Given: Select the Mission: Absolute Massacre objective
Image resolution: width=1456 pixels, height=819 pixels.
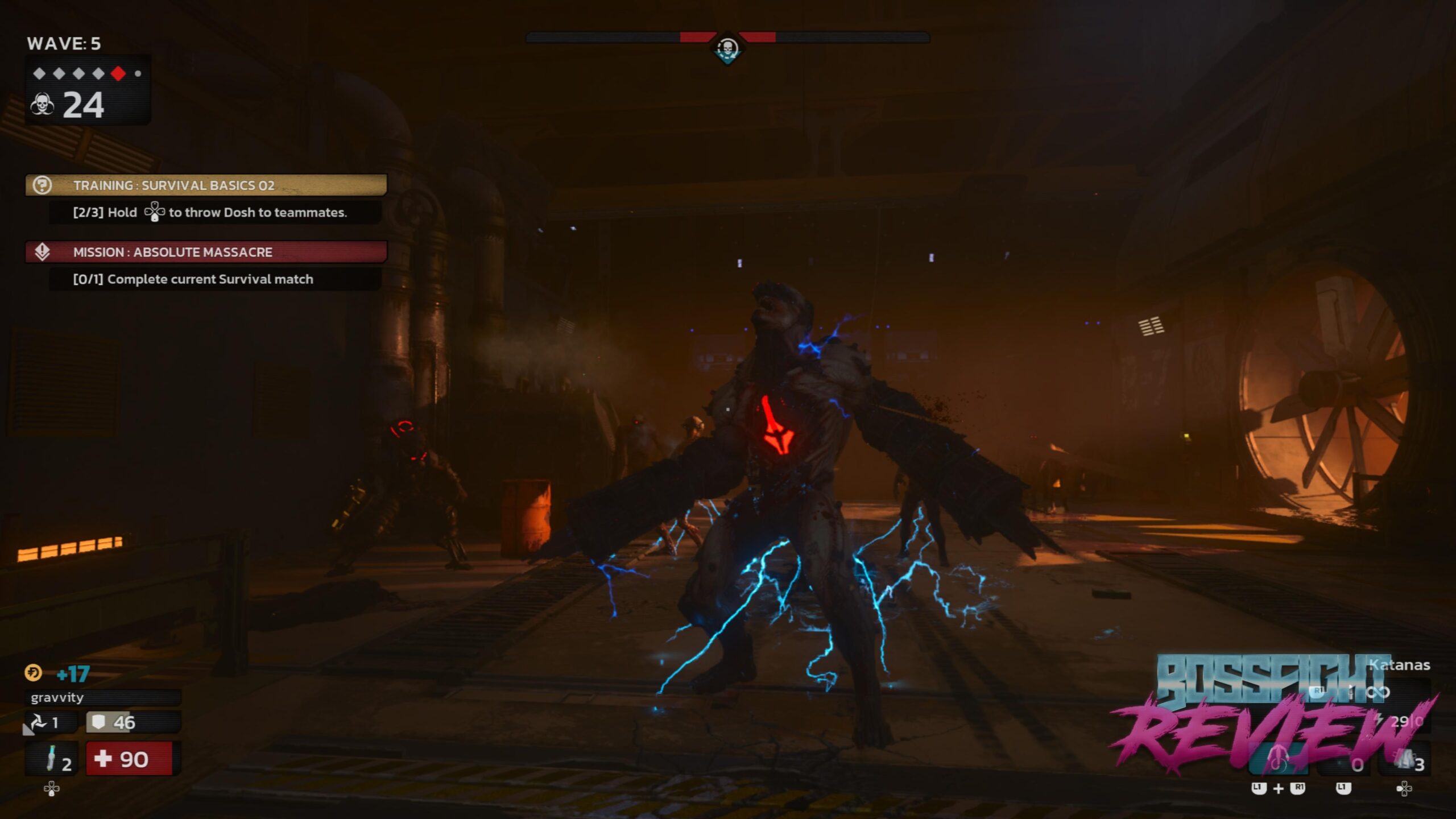Looking at the screenshot, I should (206, 252).
